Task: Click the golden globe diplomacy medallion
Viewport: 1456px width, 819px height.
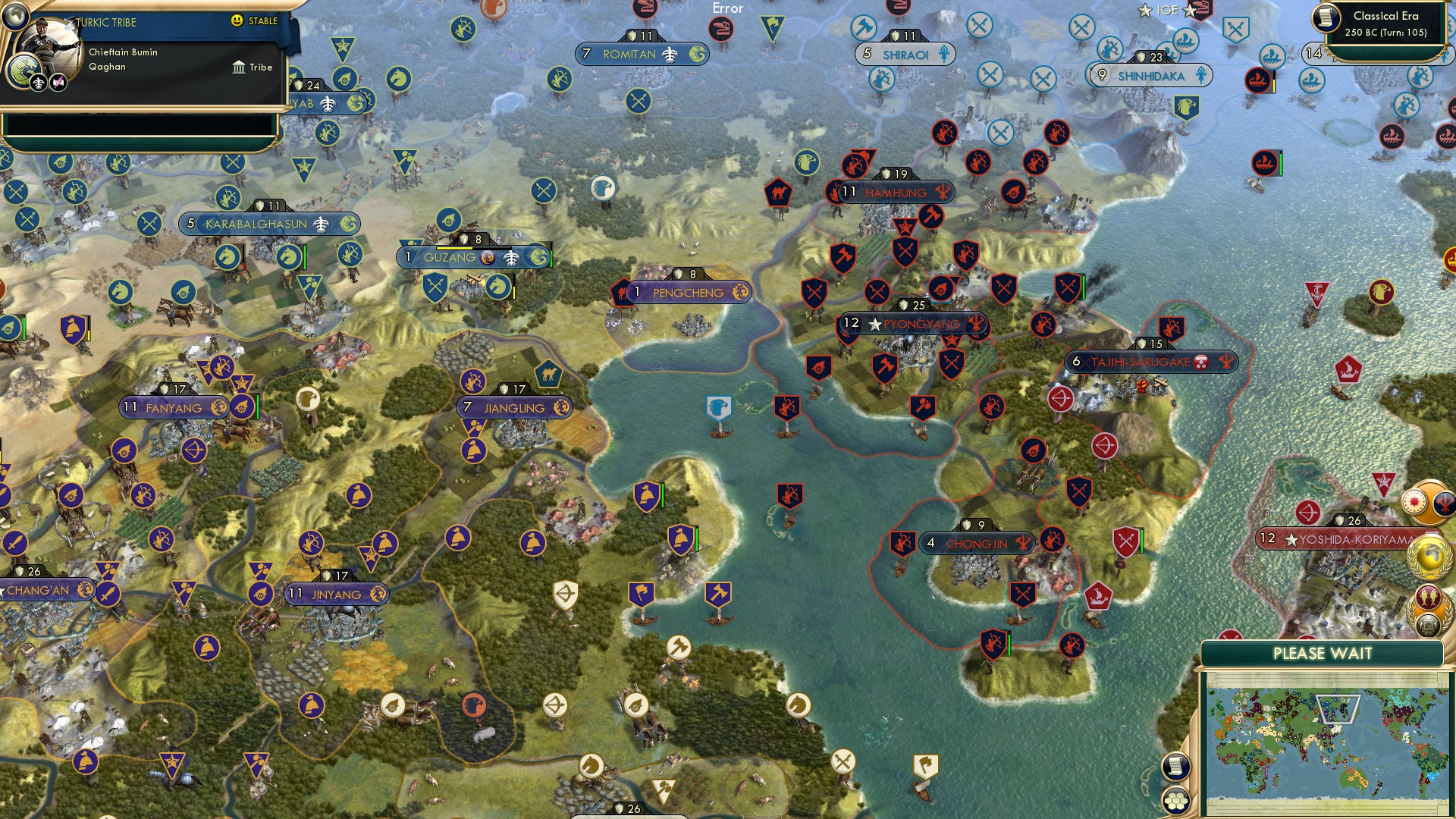Action: pyautogui.click(x=1428, y=557)
